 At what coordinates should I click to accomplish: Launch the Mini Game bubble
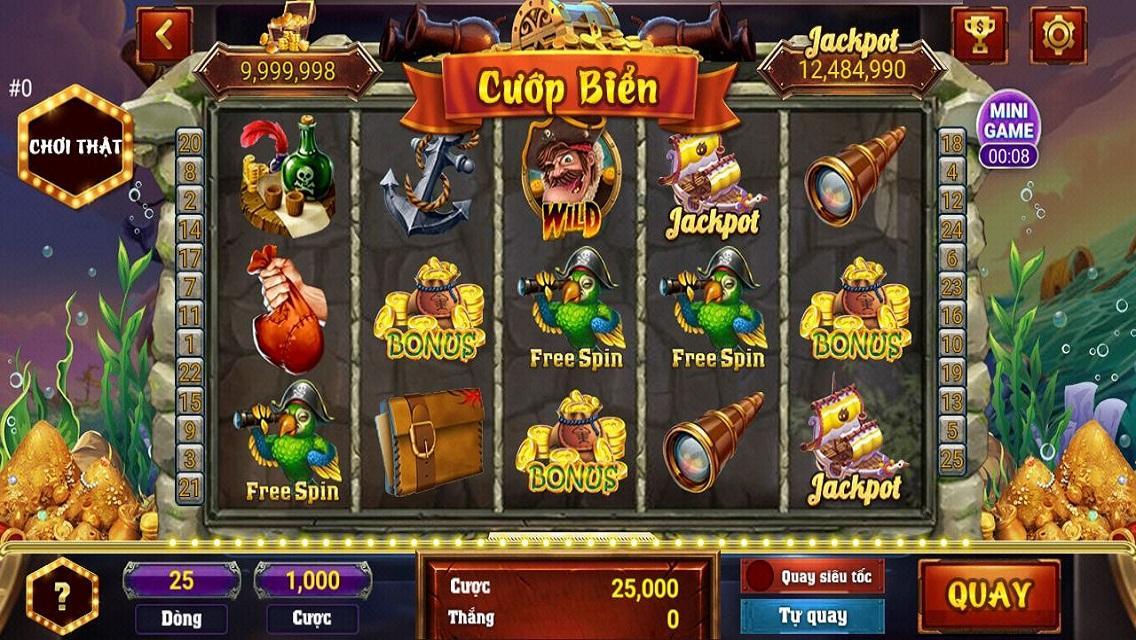(x=1008, y=130)
